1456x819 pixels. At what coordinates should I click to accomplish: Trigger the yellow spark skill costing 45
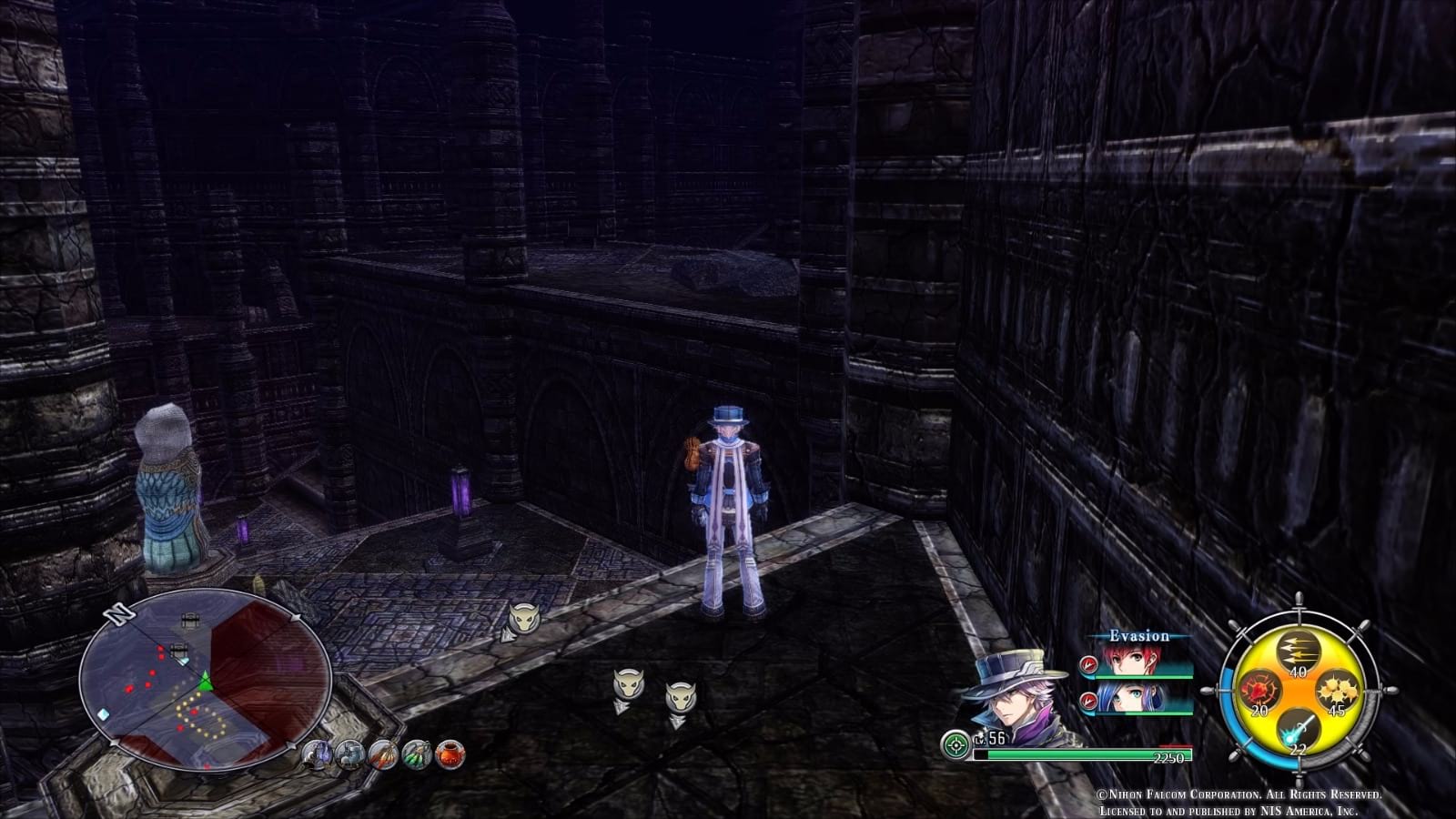1338,690
